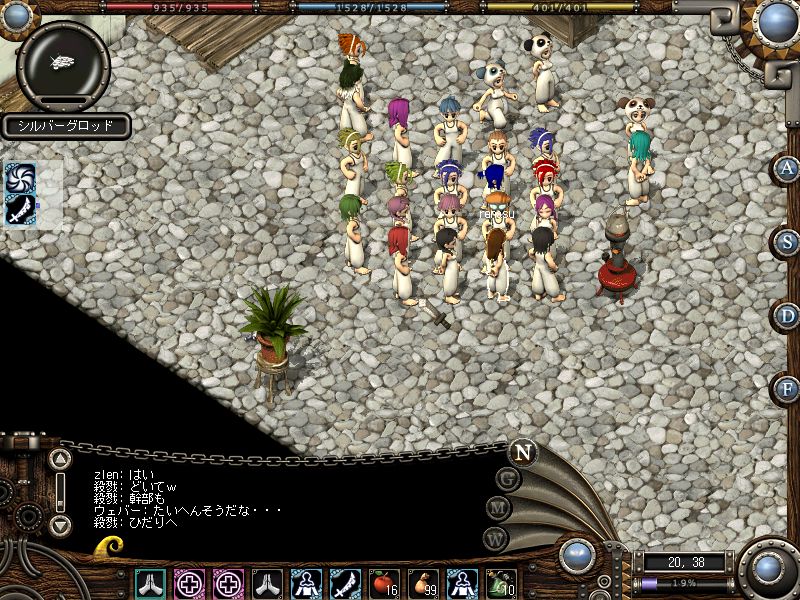
Task: Click the swirl buff icon
Action: tap(20, 178)
